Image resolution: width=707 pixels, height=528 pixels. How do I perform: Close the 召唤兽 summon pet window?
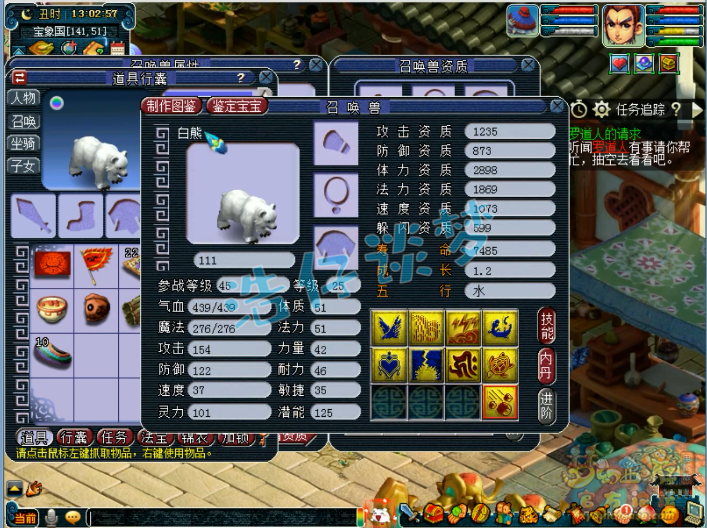[559, 105]
